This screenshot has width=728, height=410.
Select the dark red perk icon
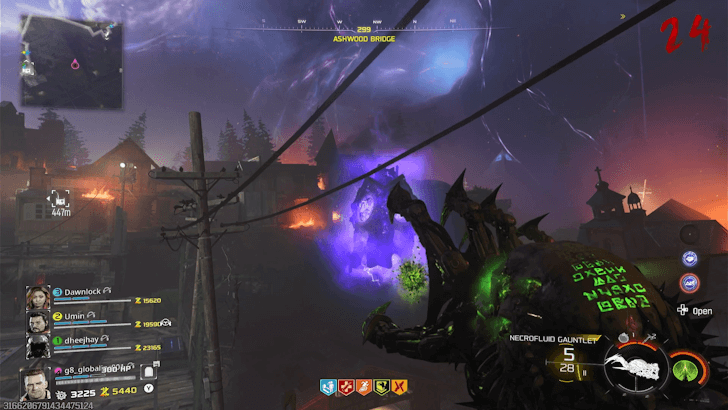[x=344, y=385]
